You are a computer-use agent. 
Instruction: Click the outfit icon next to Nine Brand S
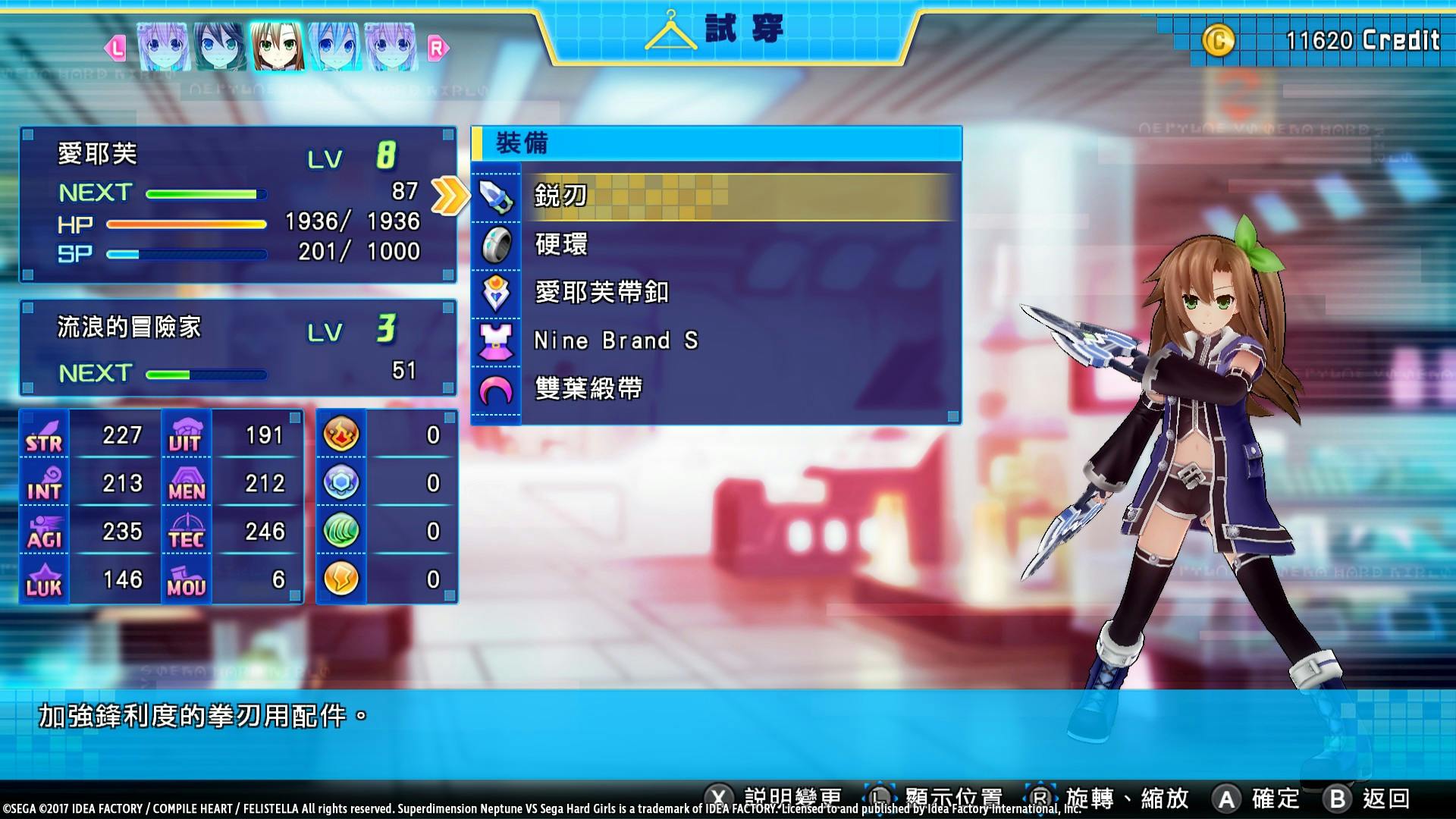pyautogui.click(x=497, y=341)
